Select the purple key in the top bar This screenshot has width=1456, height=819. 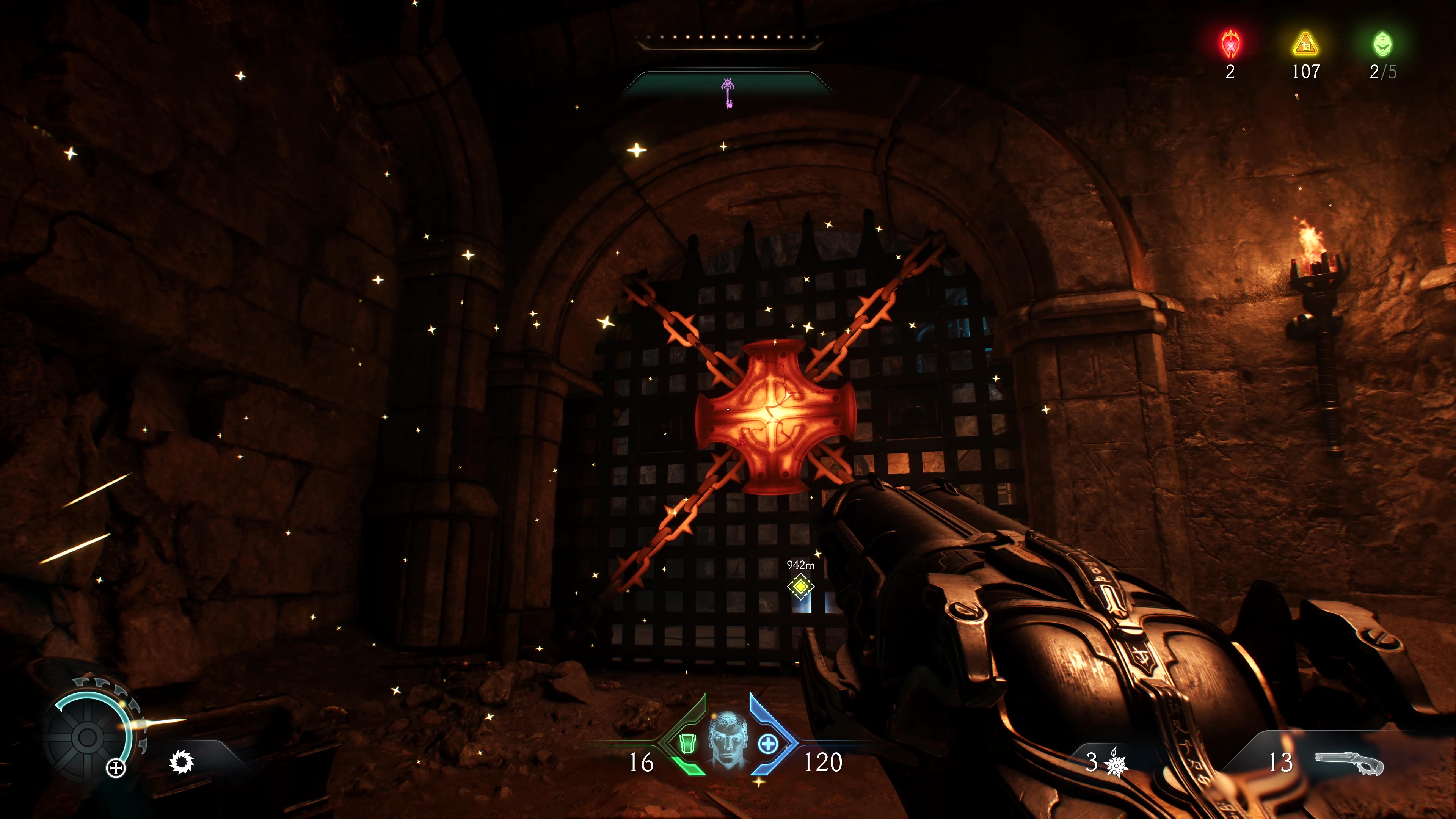click(x=728, y=93)
